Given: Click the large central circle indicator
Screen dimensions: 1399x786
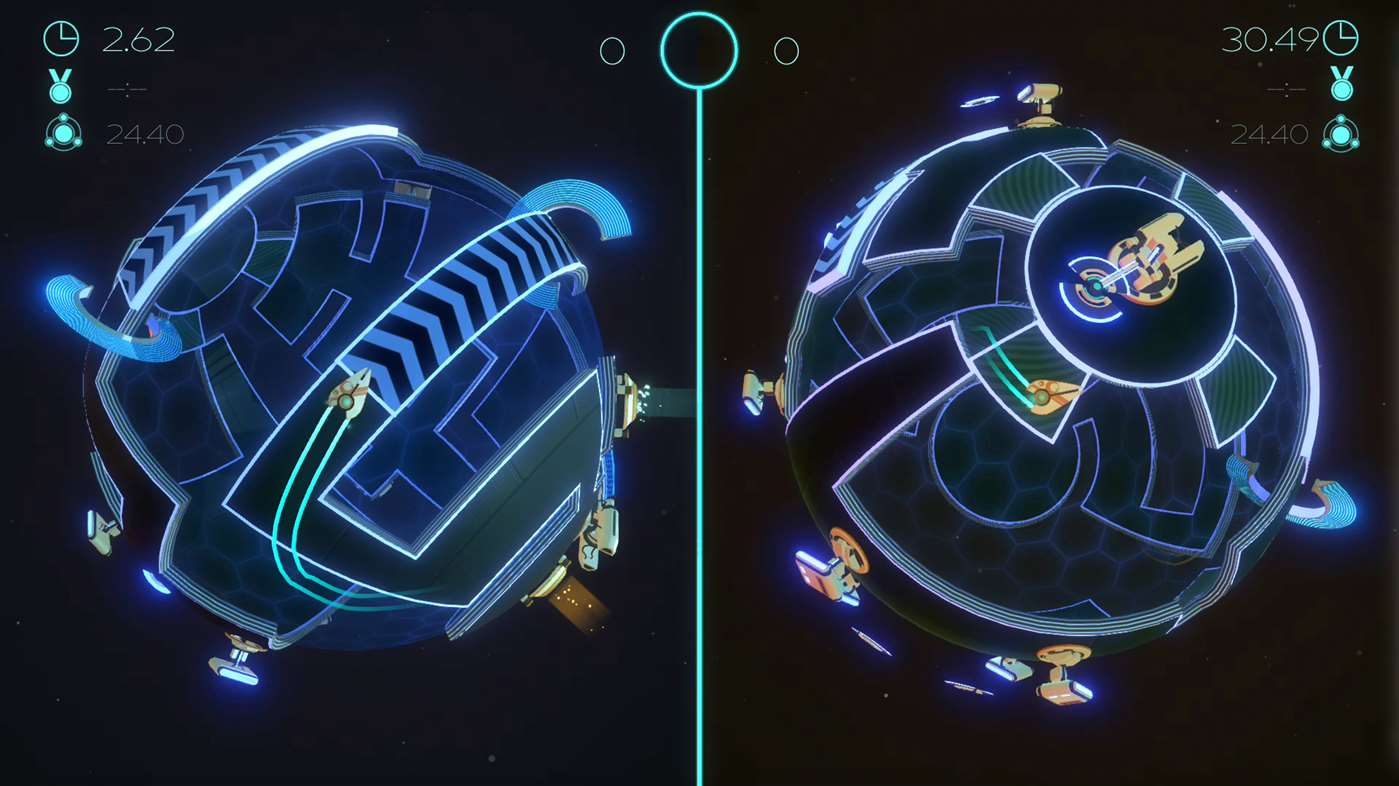Looking at the screenshot, I should click(x=699, y=50).
